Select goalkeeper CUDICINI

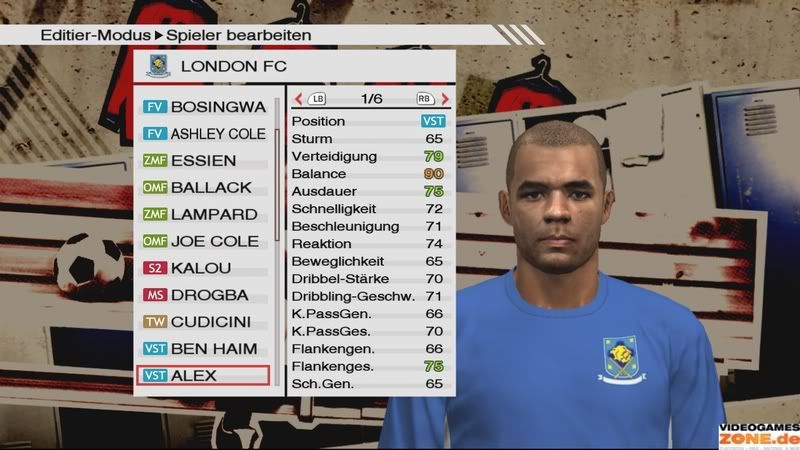point(203,322)
